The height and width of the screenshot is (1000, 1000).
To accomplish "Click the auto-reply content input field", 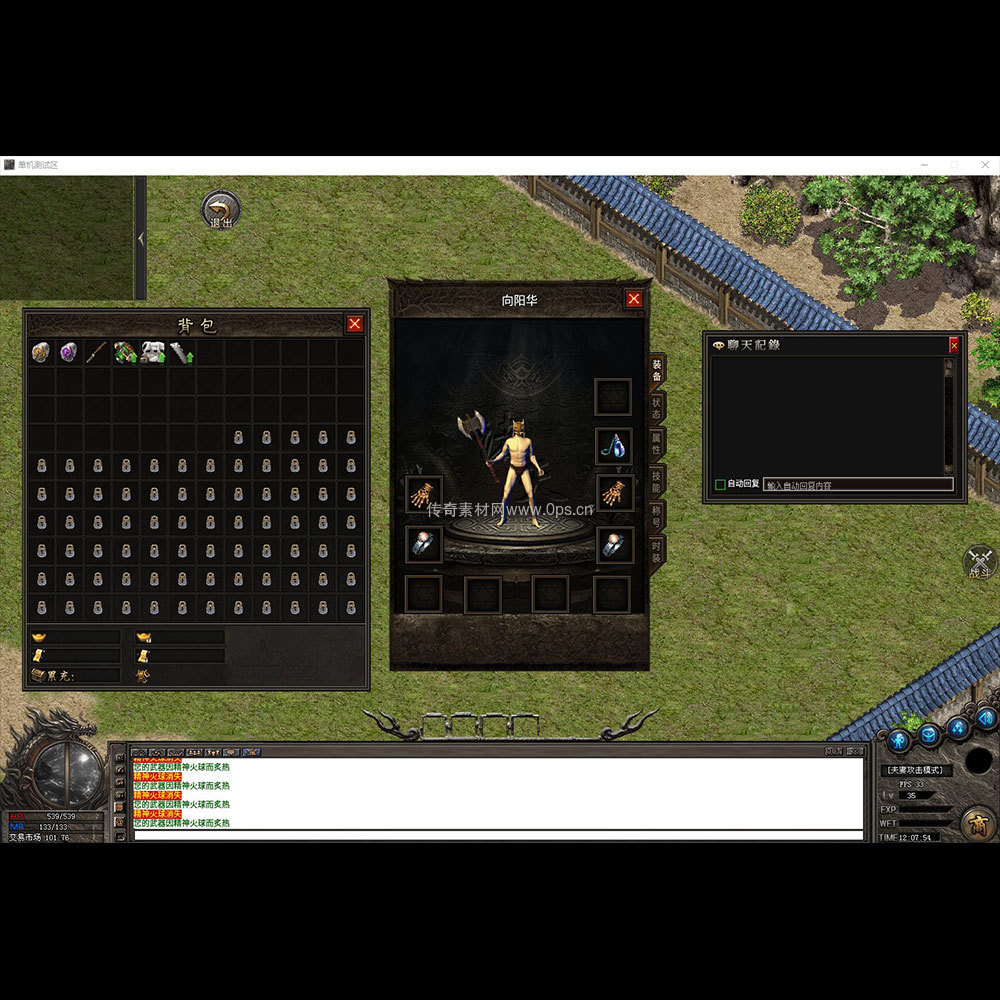I will 857,484.
